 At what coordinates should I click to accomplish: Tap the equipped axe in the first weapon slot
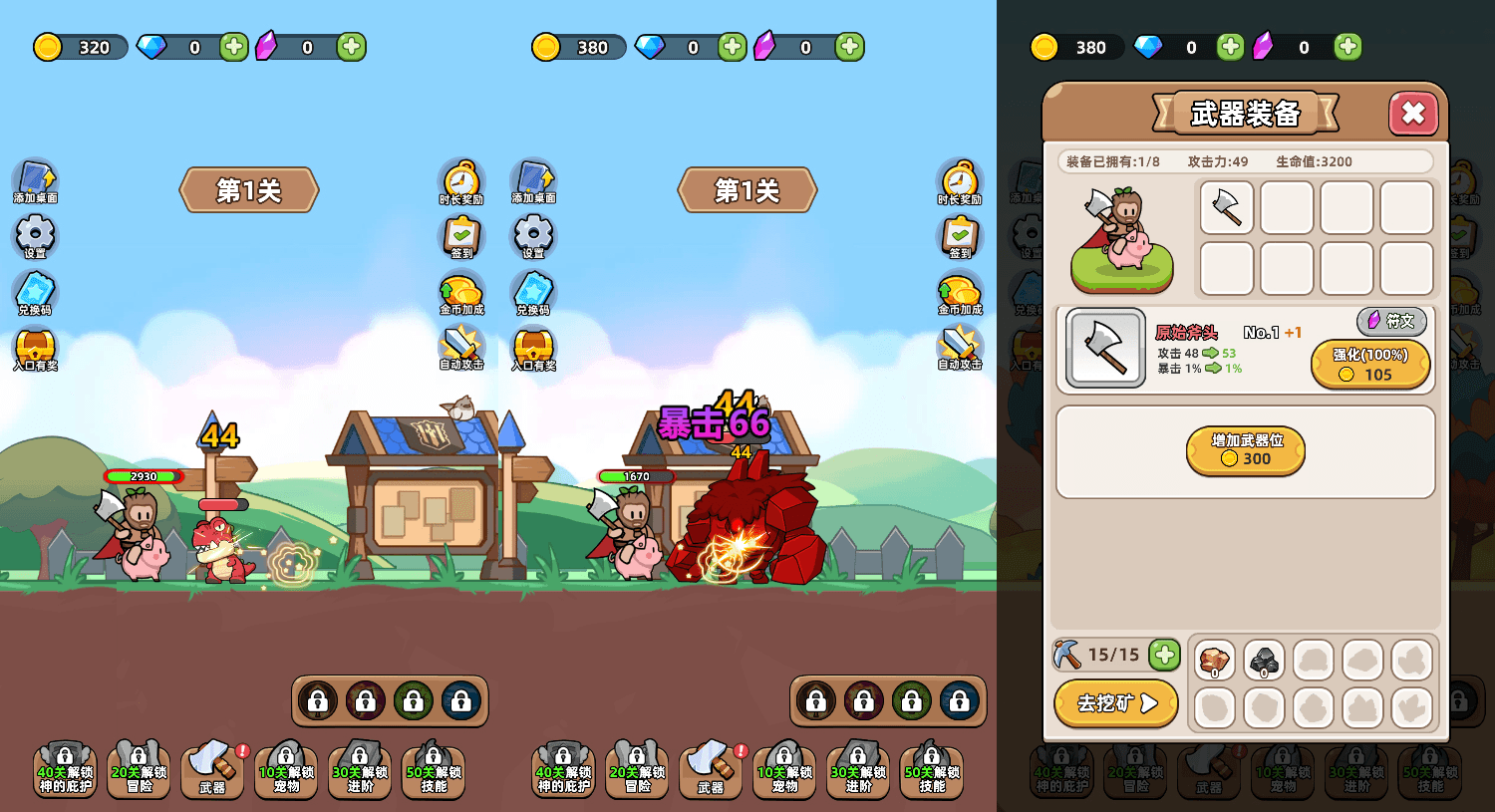tap(1226, 208)
